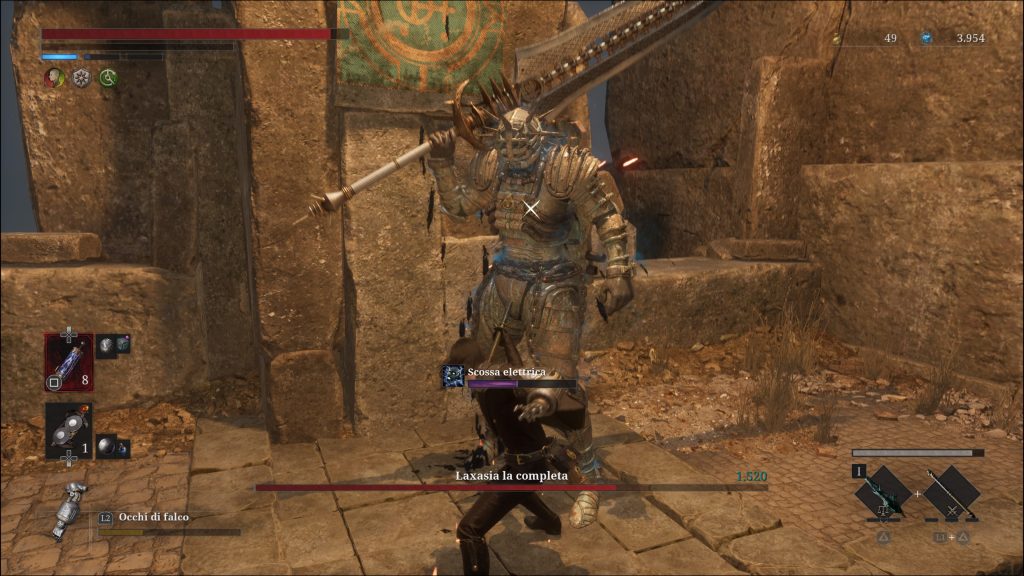Select the spear handle Fable Art slot
The width and height of the screenshot is (1024, 576).
pos(950,493)
